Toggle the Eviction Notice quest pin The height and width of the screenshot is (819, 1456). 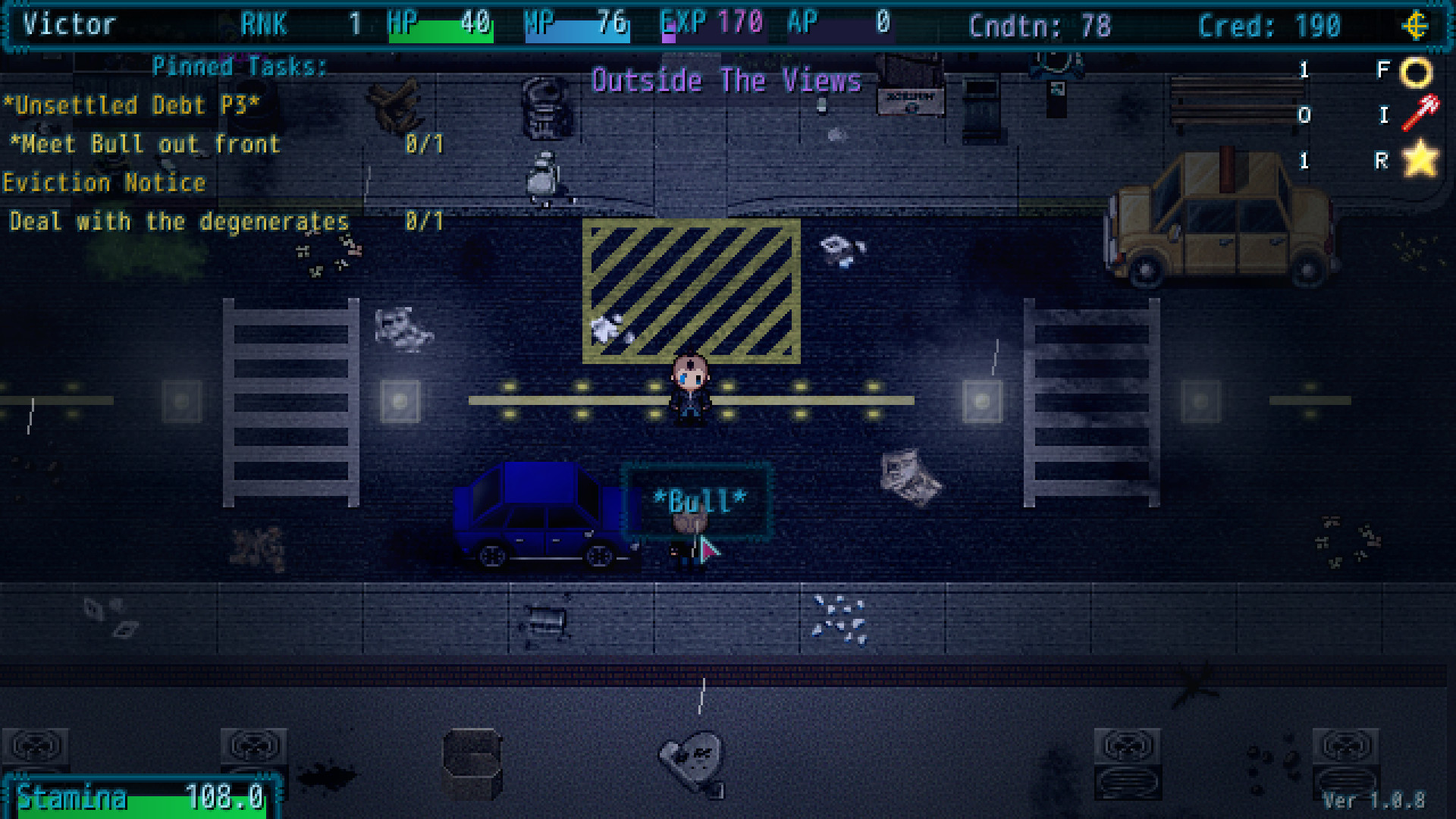pos(104,182)
